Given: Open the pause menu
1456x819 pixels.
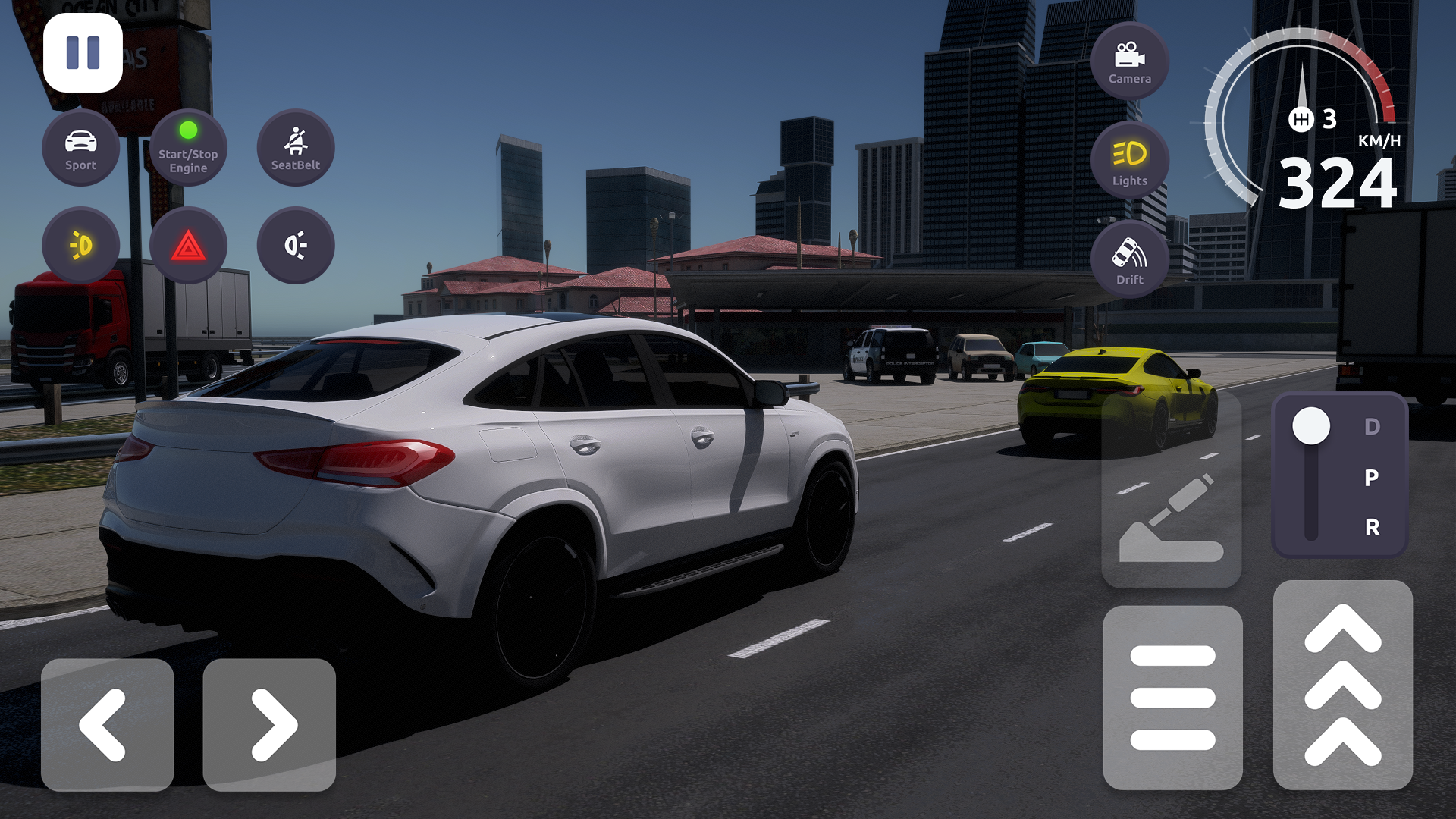Looking at the screenshot, I should pyautogui.click(x=83, y=53).
